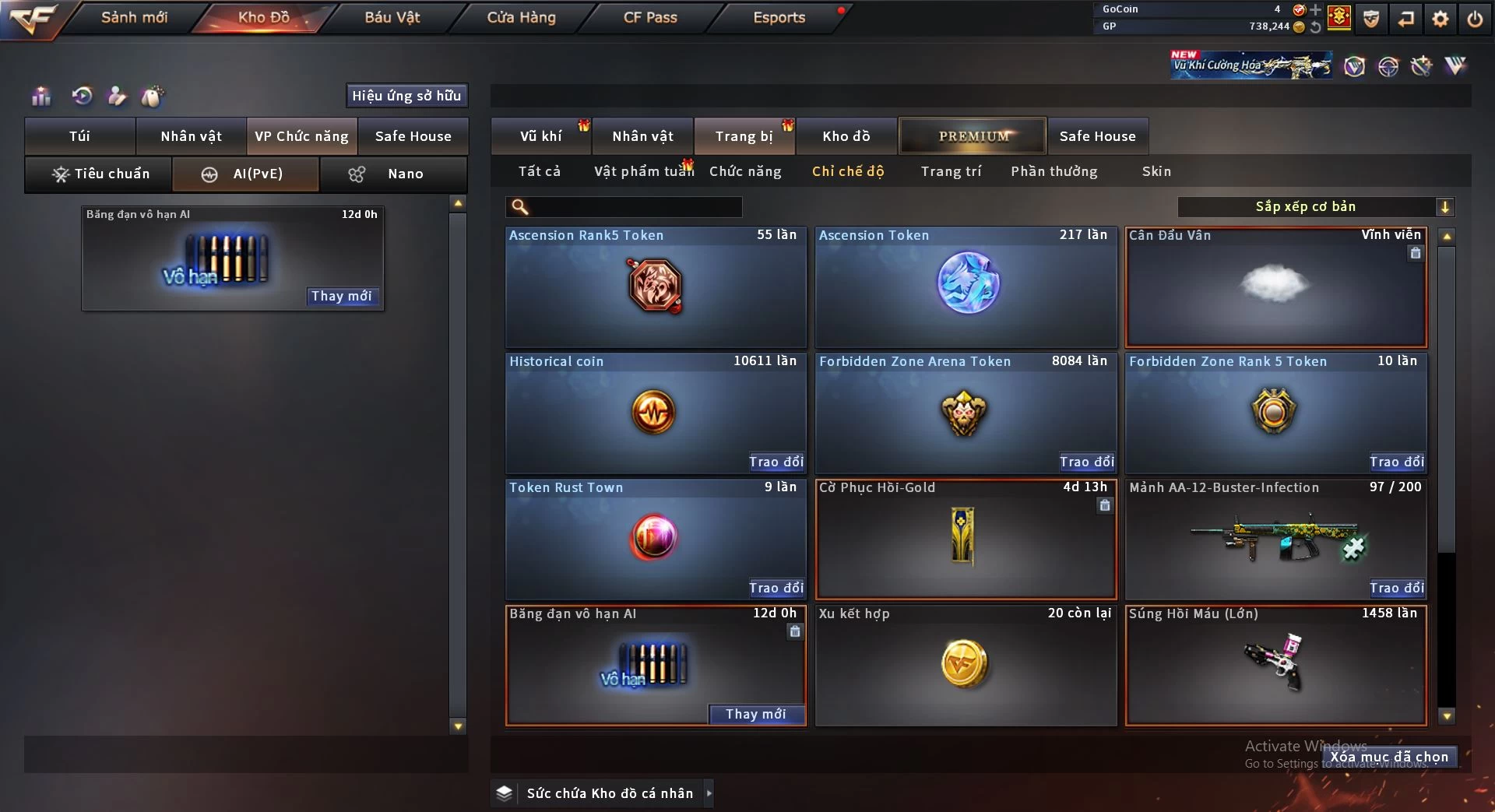Open settings with the gear icon
This screenshot has width=1495, height=812.
pos(1440,19)
